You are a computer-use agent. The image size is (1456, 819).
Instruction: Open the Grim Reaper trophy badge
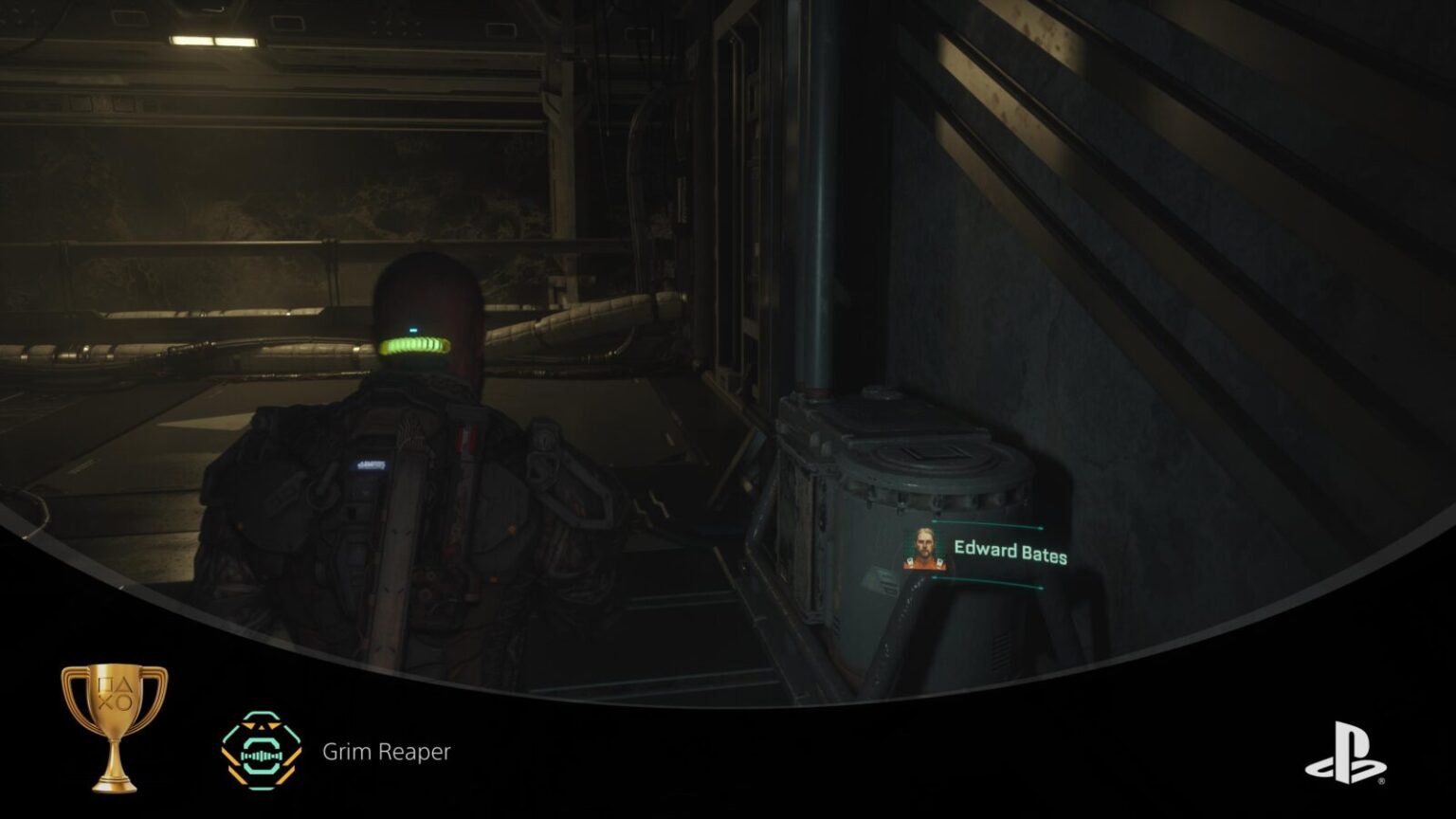pyautogui.click(x=261, y=752)
